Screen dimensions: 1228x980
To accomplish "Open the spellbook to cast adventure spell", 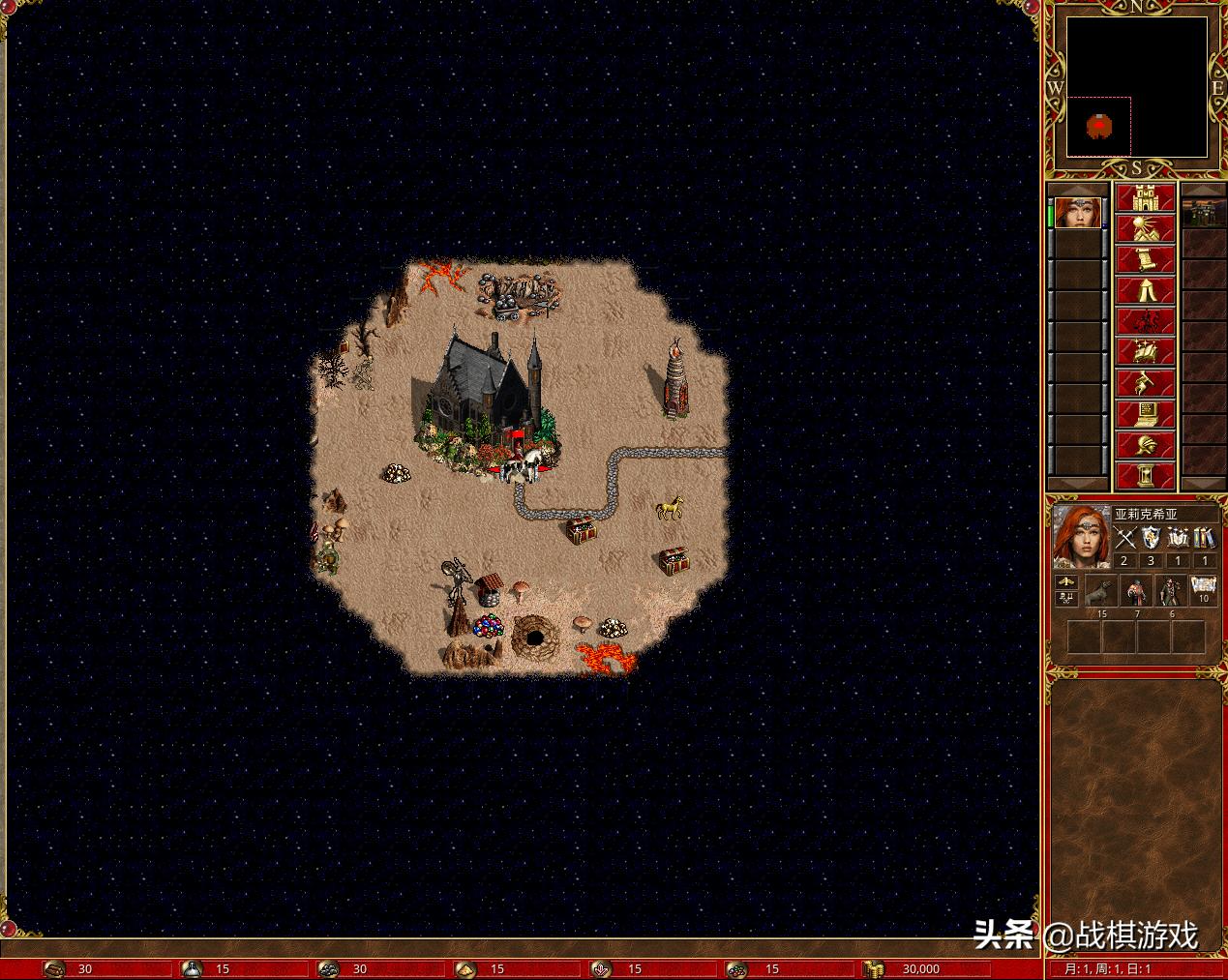I will [x=1146, y=352].
